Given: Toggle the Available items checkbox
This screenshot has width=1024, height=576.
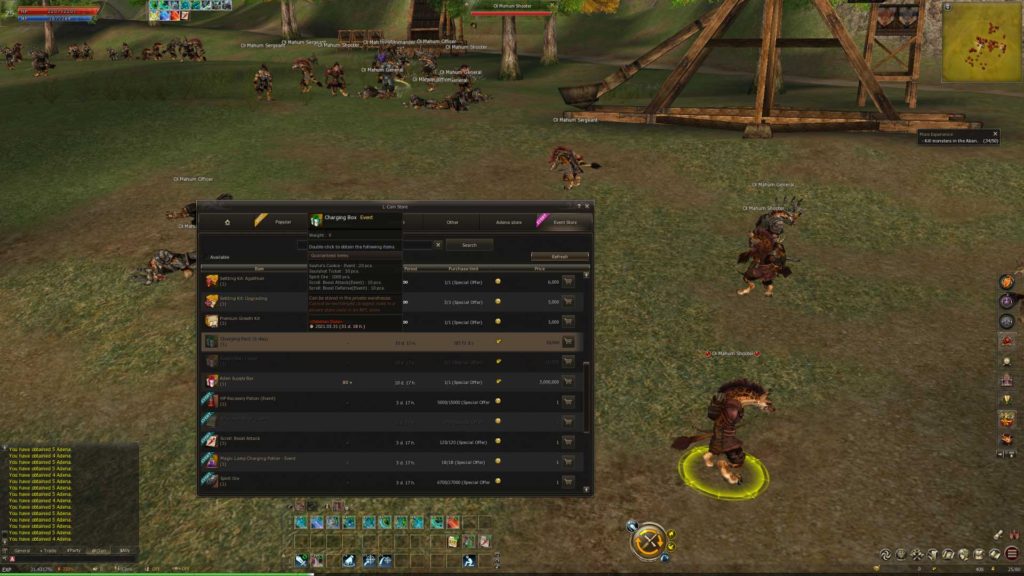Looking at the screenshot, I should pyautogui.click(x=203, y=257).
